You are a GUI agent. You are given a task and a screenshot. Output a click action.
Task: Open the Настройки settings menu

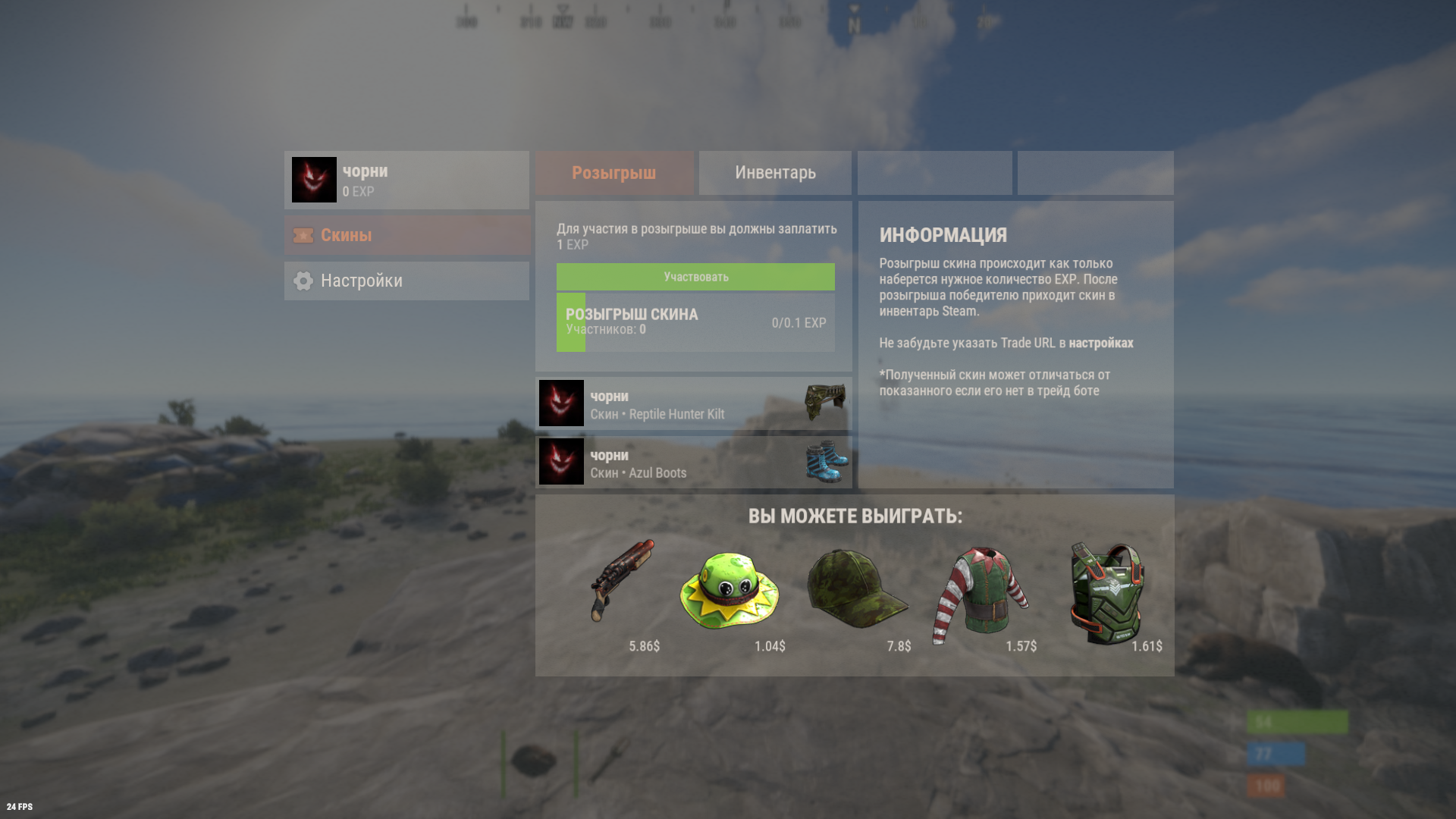point(406,281)
